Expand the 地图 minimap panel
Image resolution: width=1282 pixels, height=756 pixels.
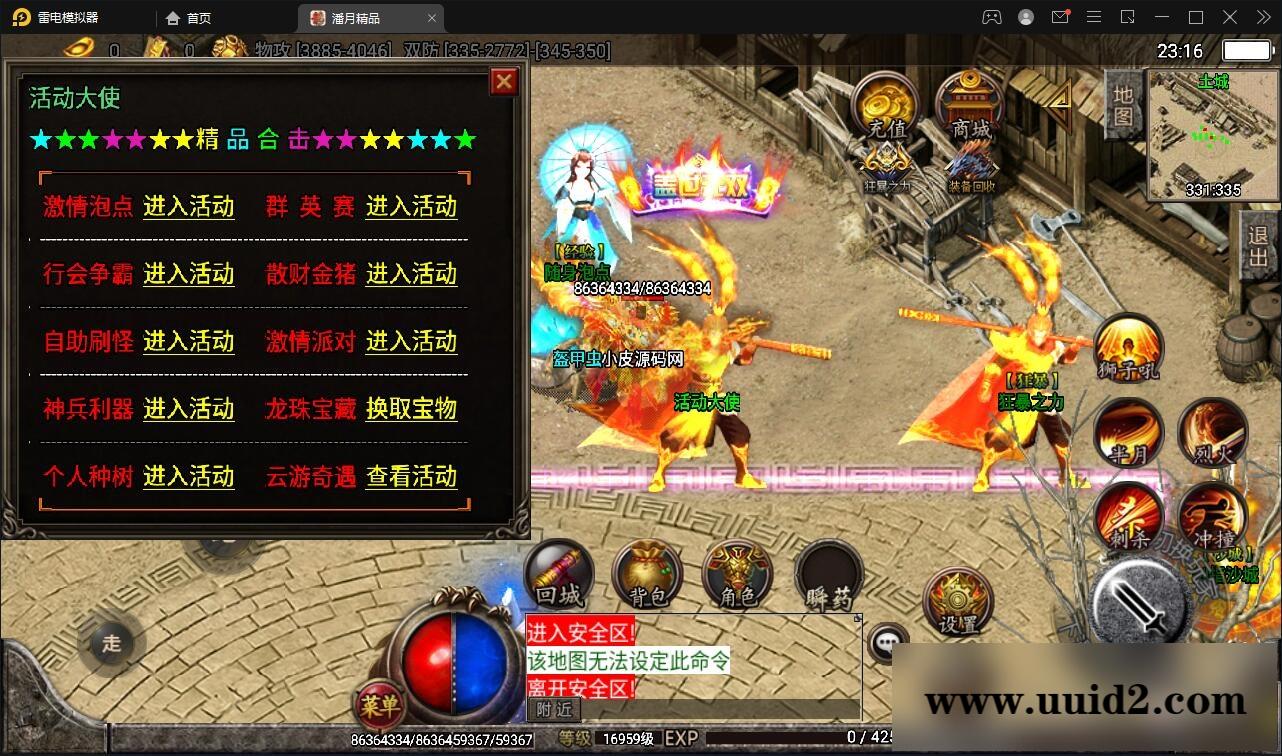coord(1122,105)
